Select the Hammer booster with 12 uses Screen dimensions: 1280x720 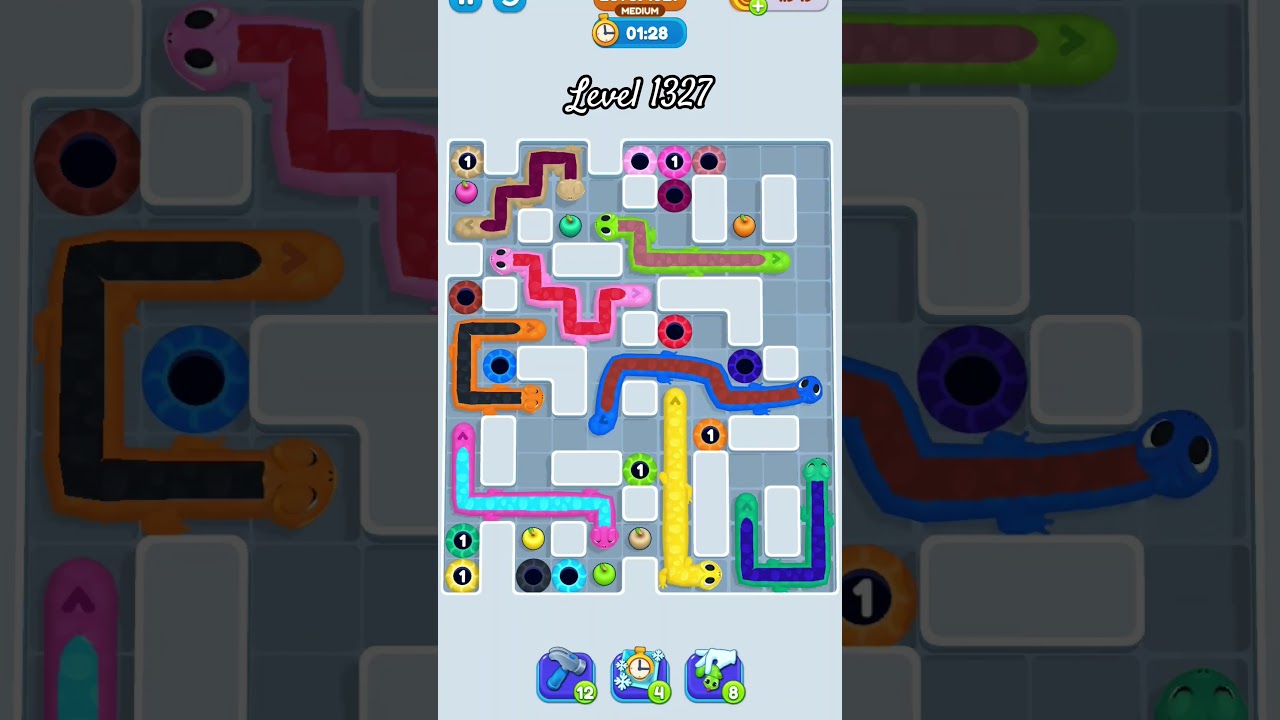(x=567, y=675)
